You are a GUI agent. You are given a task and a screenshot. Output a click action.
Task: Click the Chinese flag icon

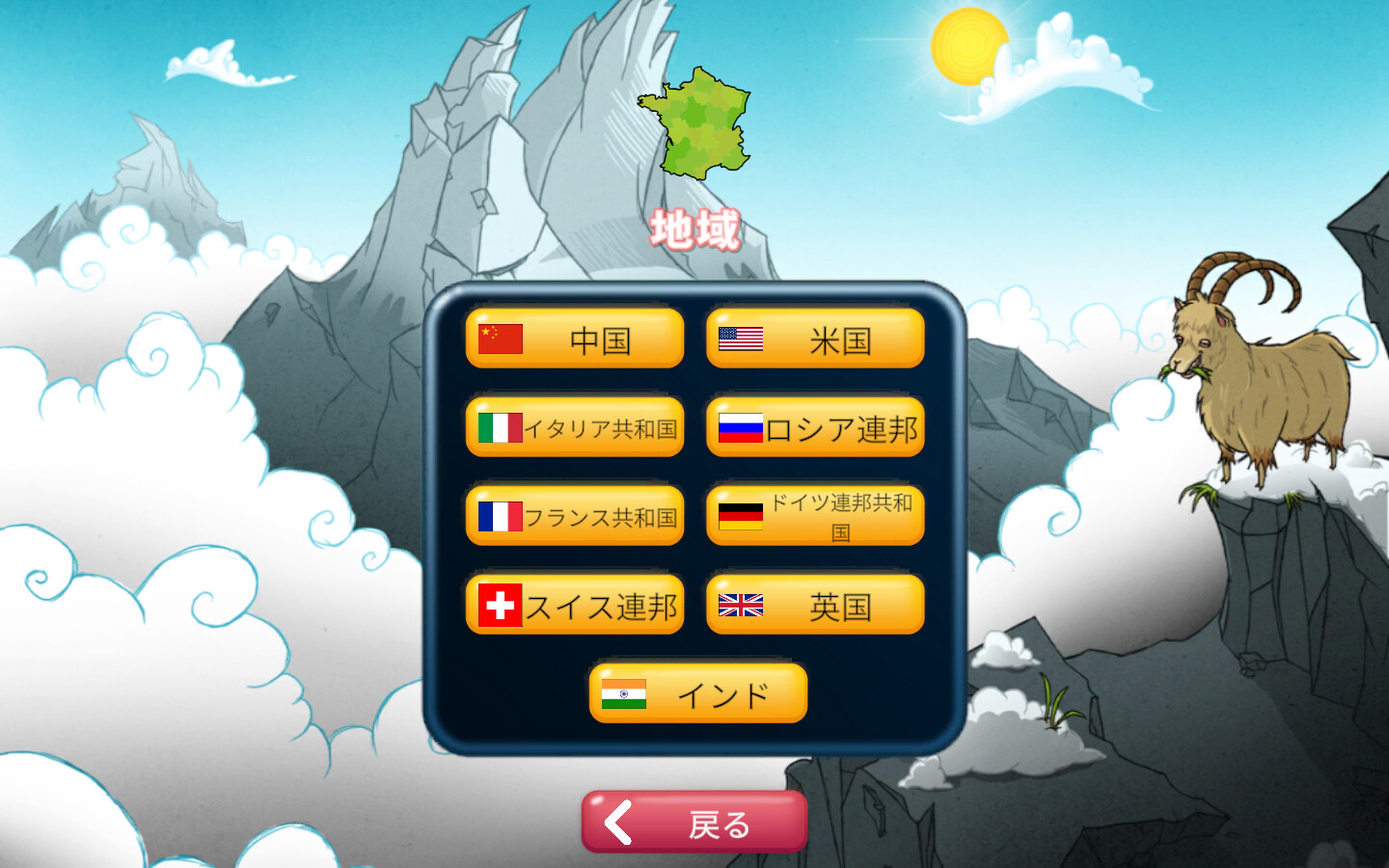click(500, 339)
